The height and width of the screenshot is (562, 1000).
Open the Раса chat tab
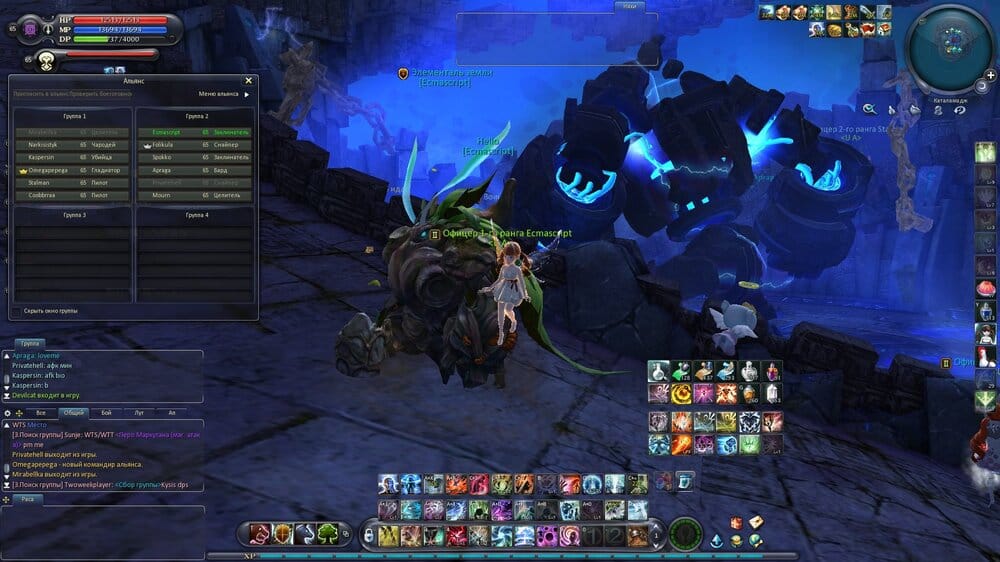tap(27, 498)
